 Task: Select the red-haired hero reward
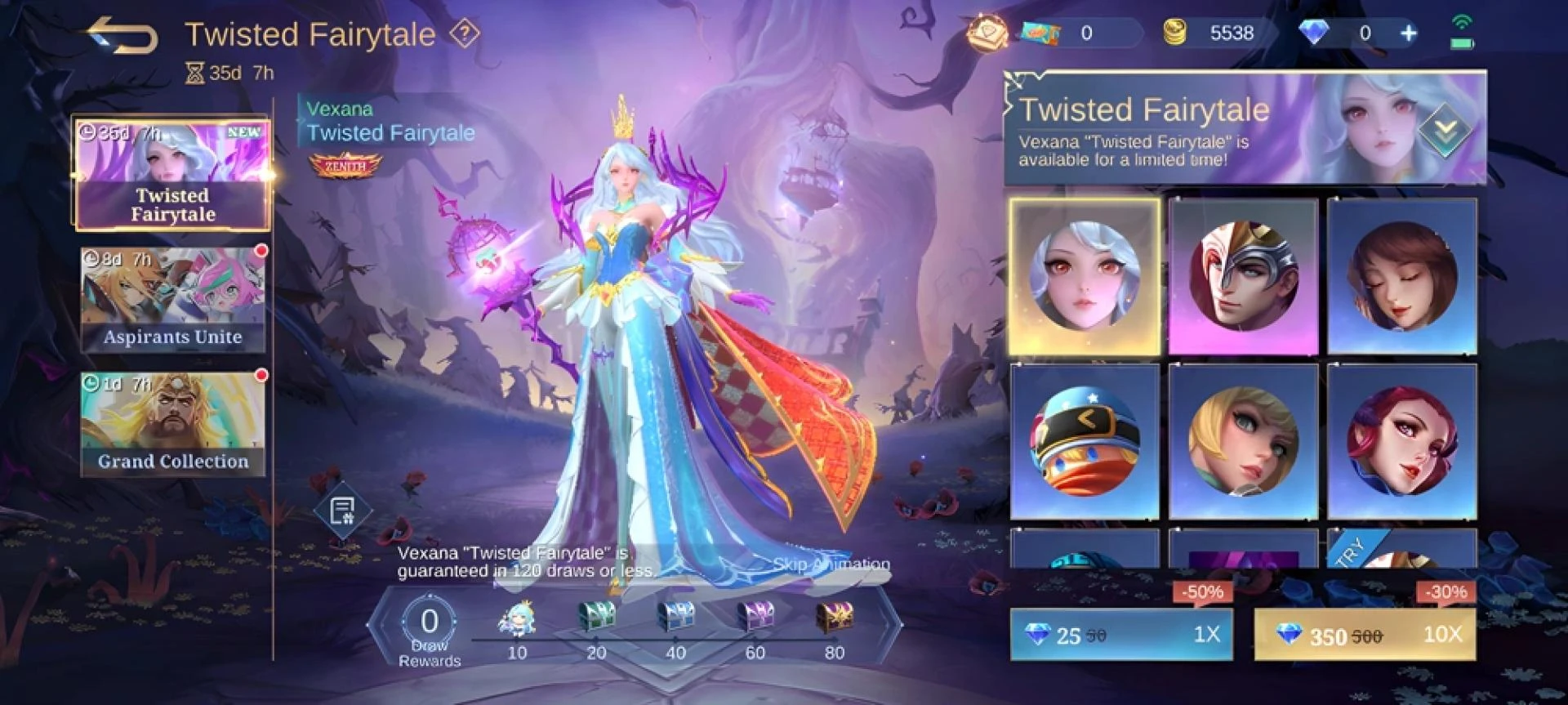coord(1401,441)
